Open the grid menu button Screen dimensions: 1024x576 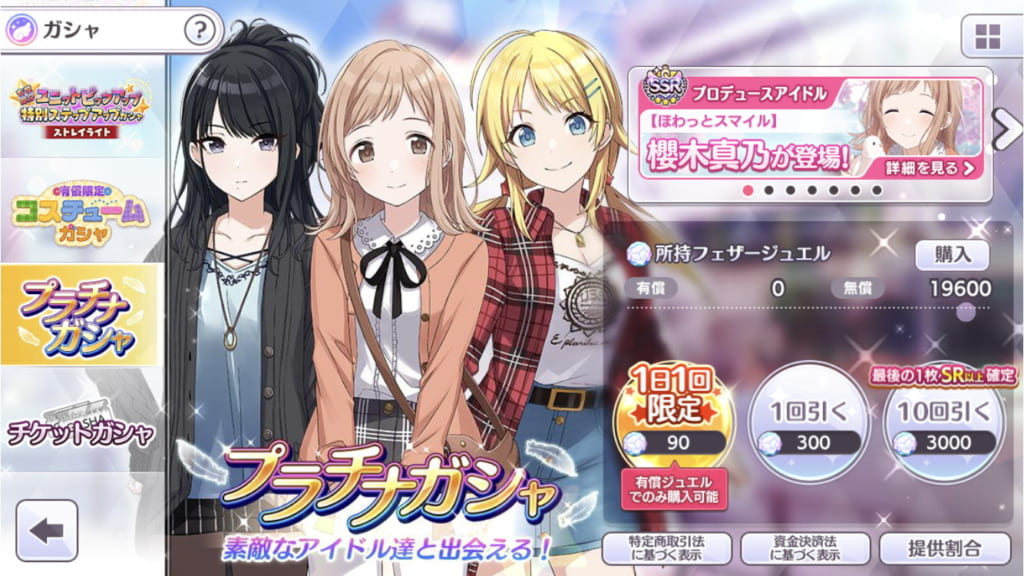[987, 37]
